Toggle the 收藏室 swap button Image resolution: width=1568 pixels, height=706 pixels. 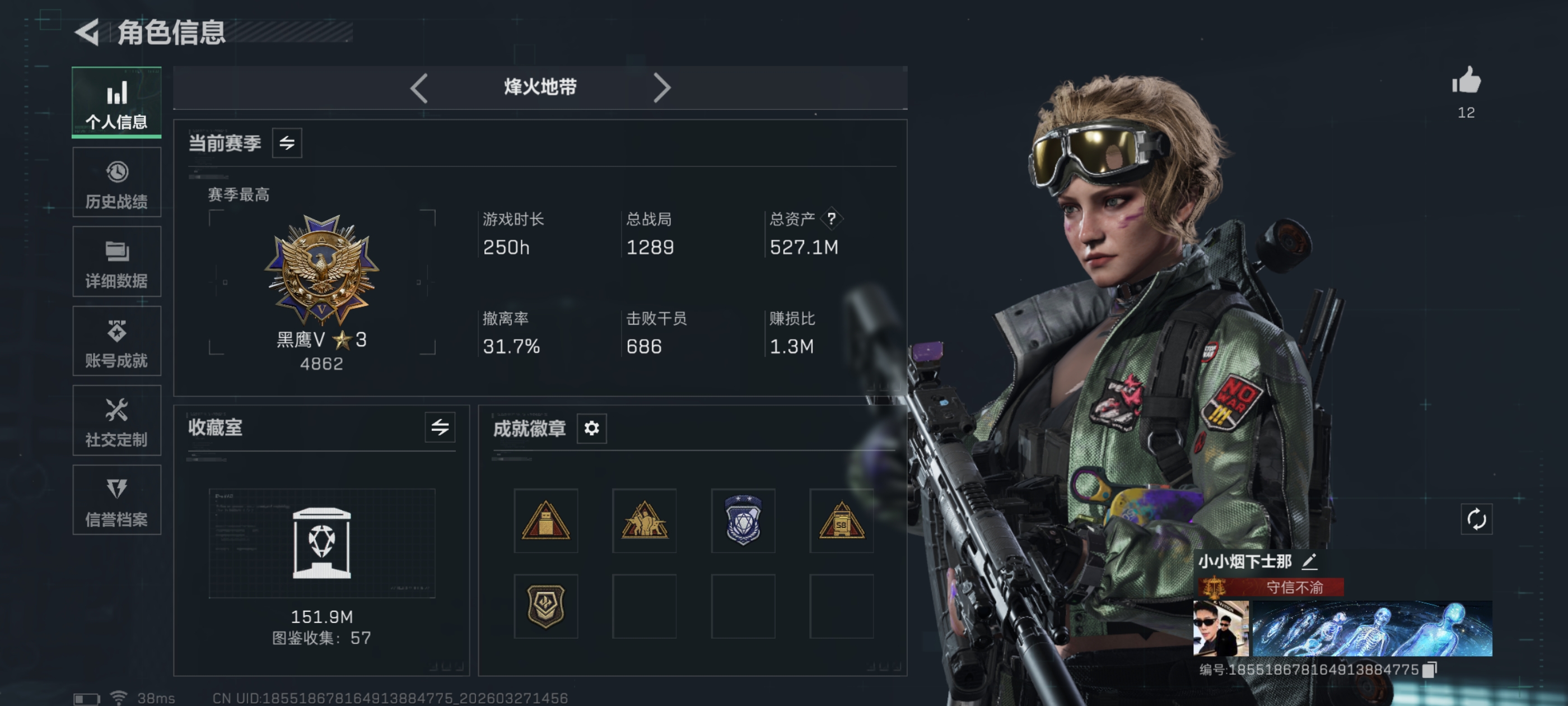point(440,428)
